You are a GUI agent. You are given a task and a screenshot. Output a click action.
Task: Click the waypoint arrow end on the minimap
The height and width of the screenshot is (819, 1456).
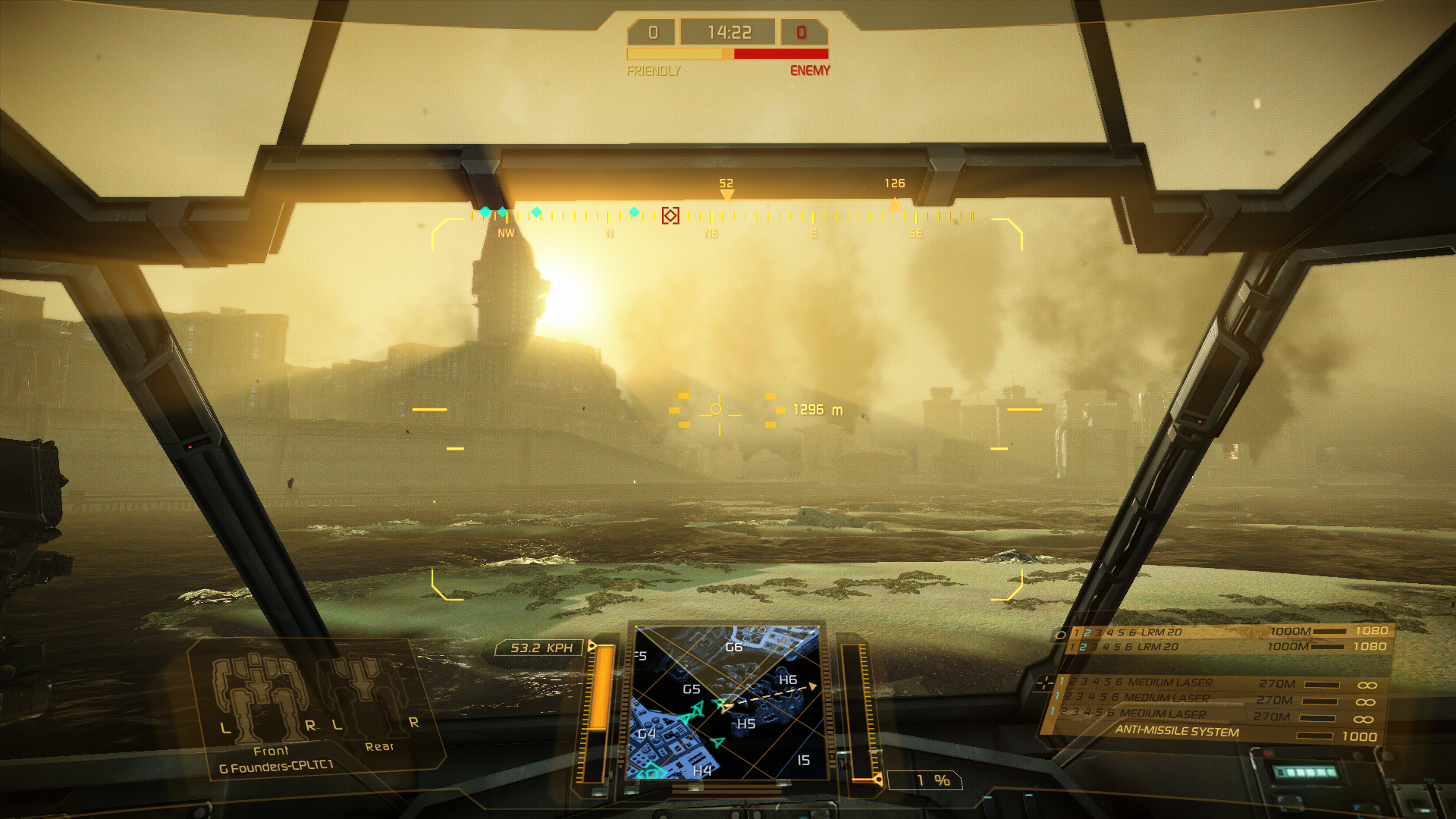coord(812,686)
